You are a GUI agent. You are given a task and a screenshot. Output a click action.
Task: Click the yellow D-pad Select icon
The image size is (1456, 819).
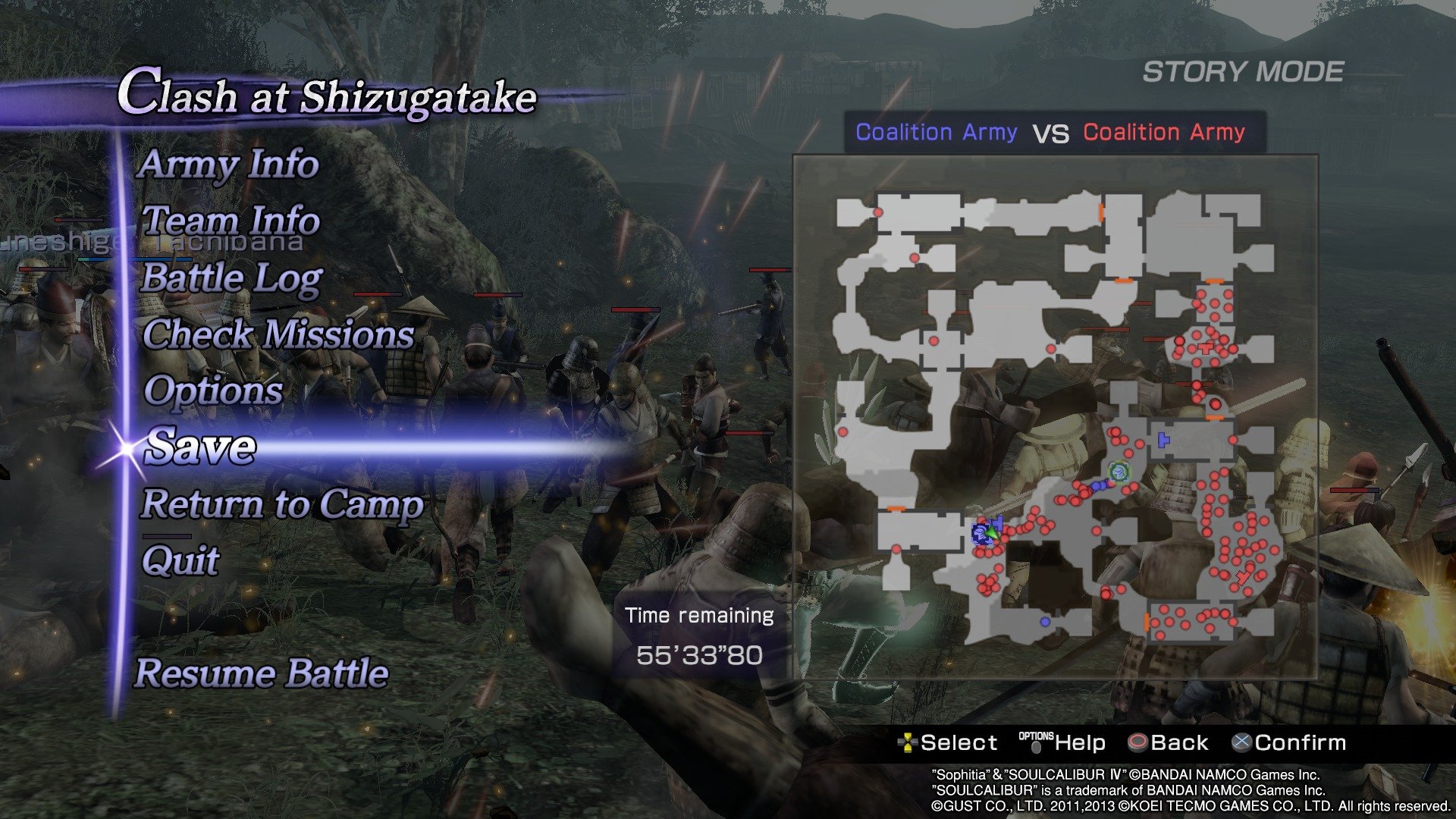909,742
